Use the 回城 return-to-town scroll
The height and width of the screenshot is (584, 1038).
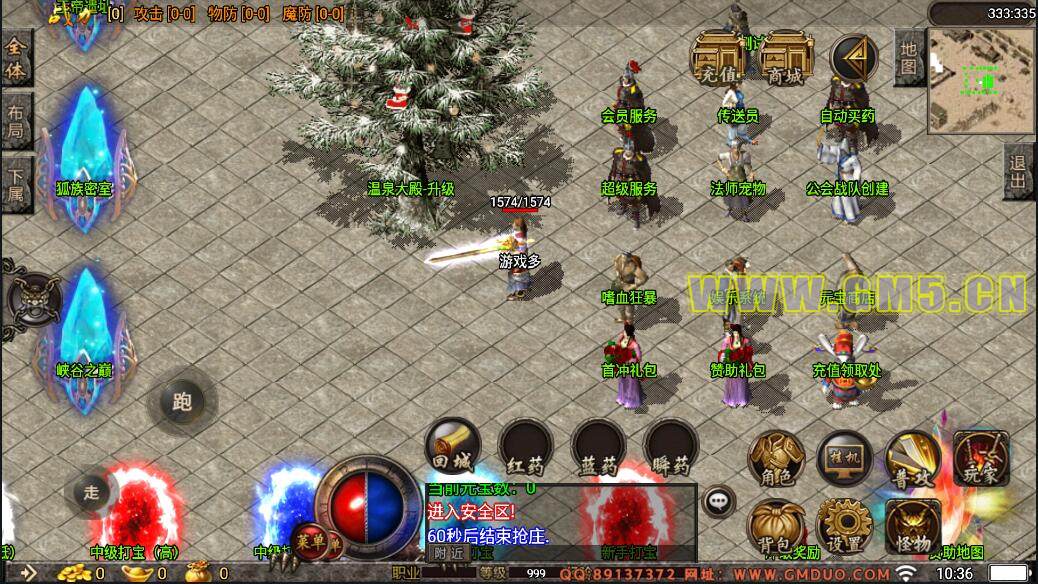pos(453,445)
